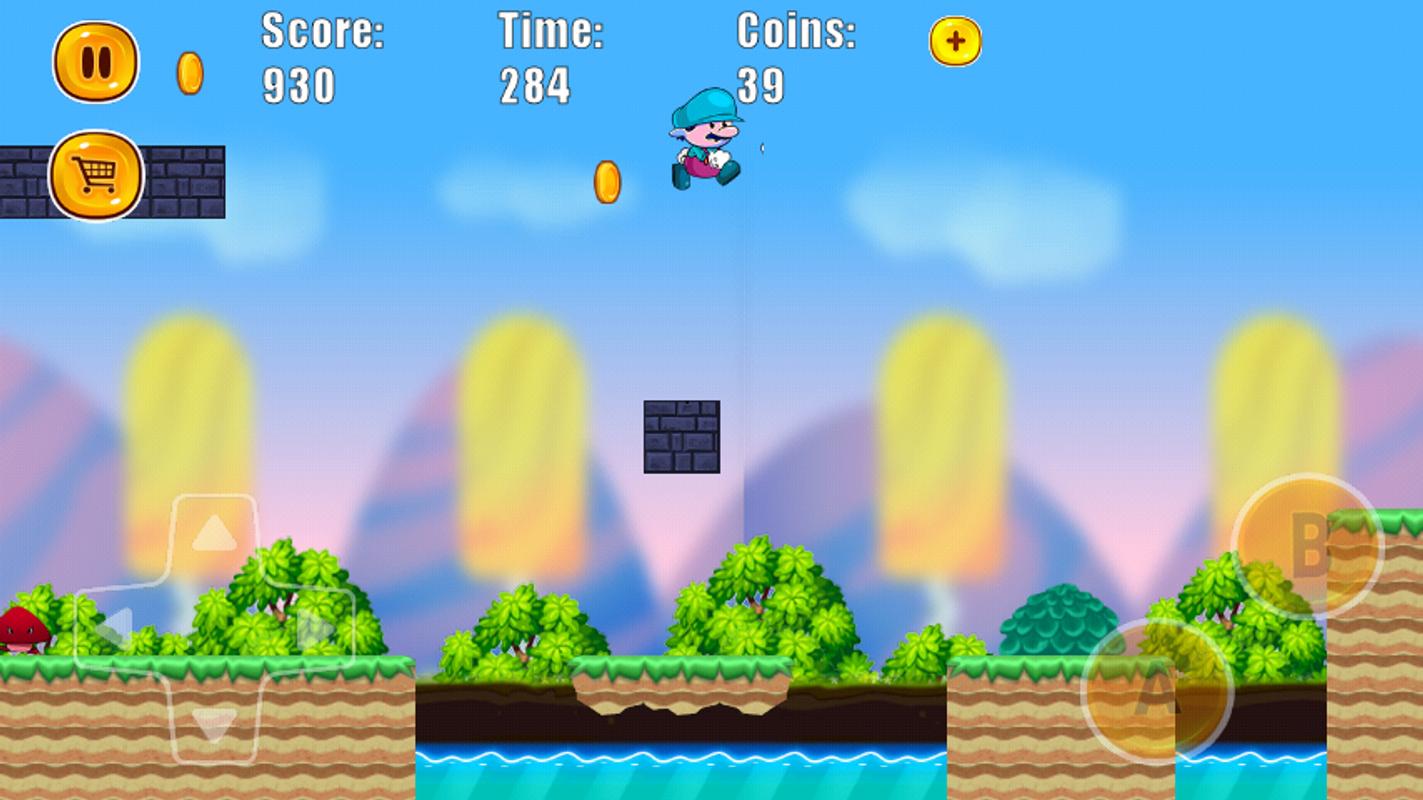
Task: Pause the game with the pause button
Action: point(98,62)
